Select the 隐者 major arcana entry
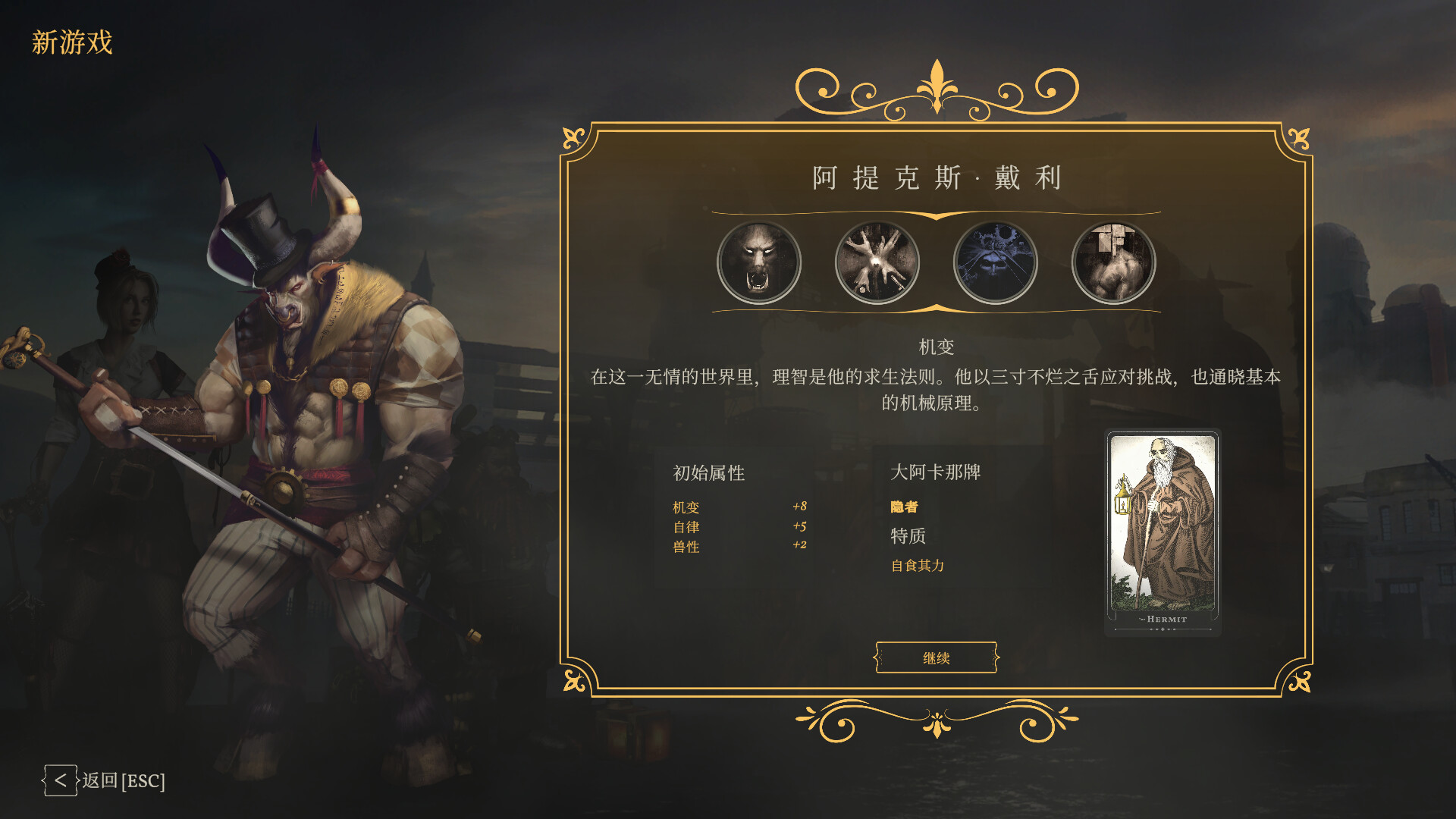 click(904, 507)
